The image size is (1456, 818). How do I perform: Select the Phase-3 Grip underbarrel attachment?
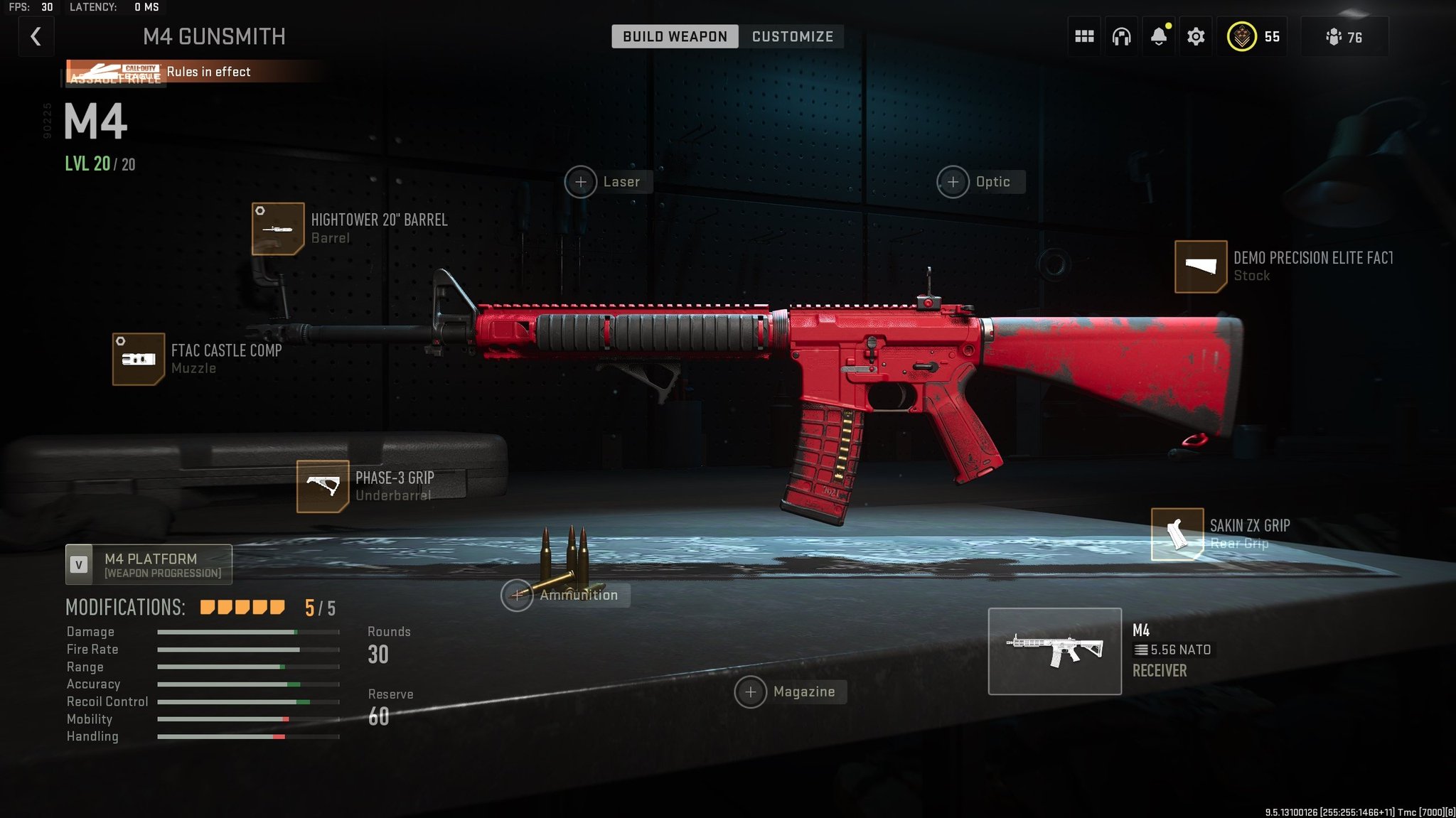coord(324,486)
